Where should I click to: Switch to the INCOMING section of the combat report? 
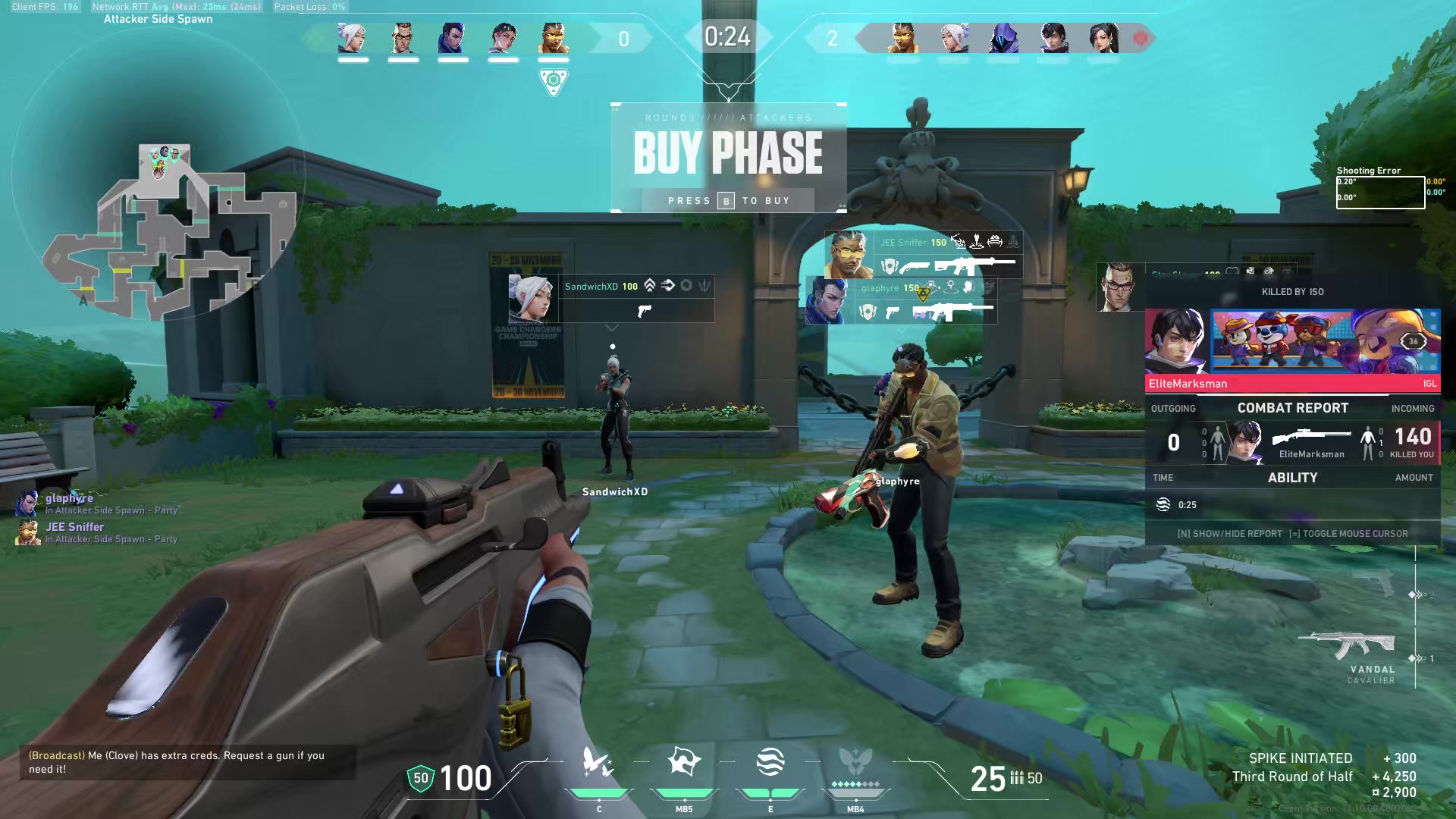(x=1412, y=408)
